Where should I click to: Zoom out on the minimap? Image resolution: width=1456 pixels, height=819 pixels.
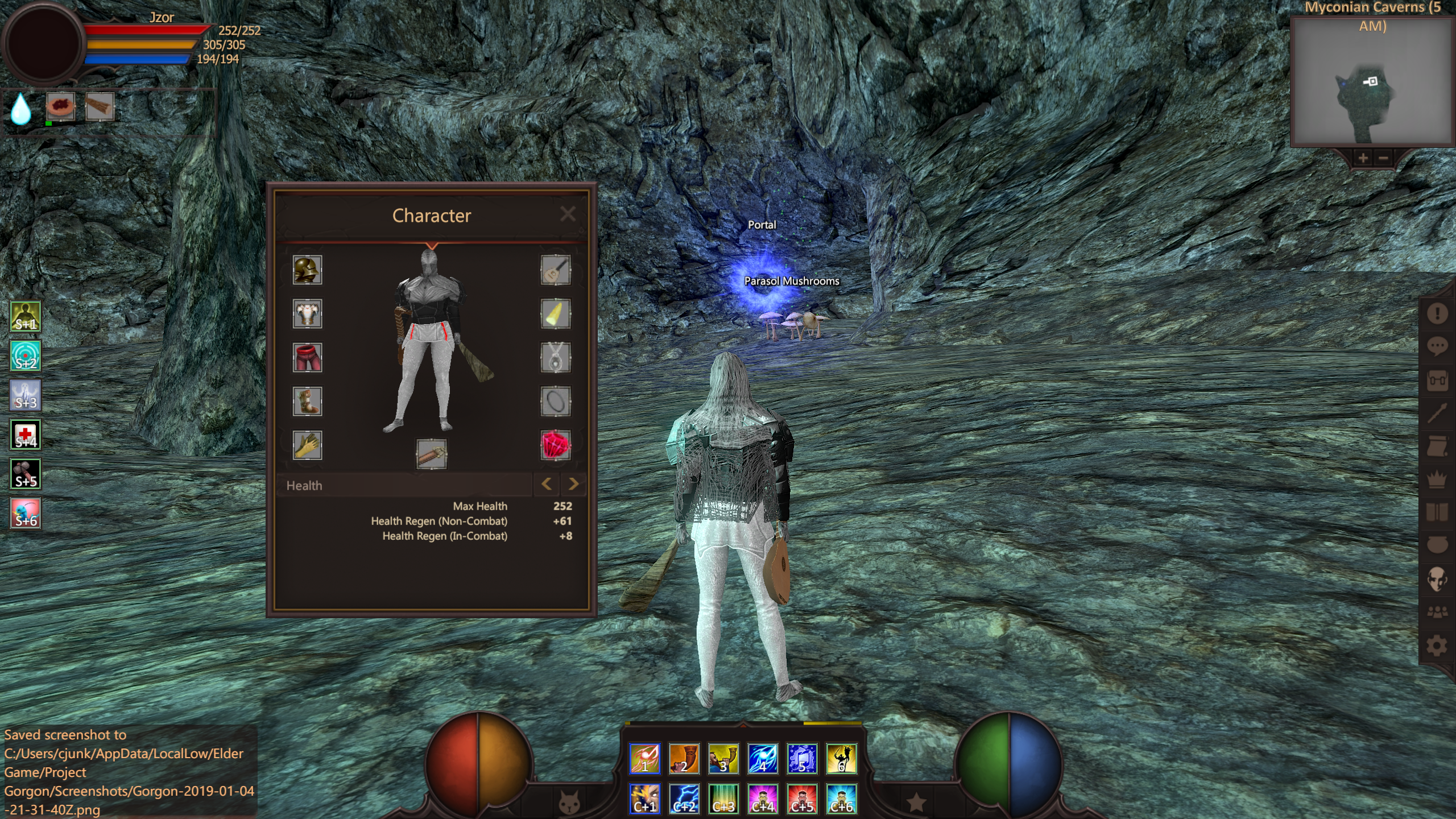coord(1384,158)
